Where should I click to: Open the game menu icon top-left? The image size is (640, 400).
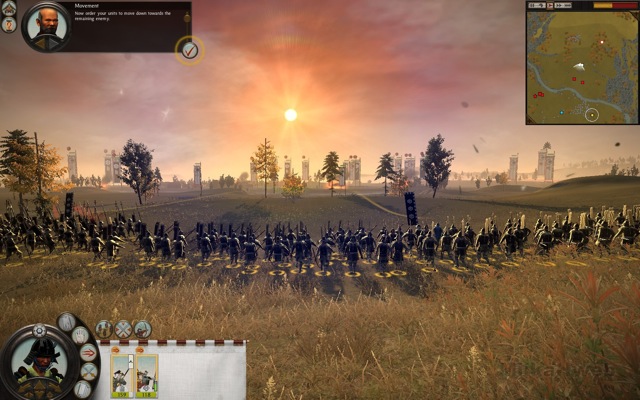[x=9, y=9]
